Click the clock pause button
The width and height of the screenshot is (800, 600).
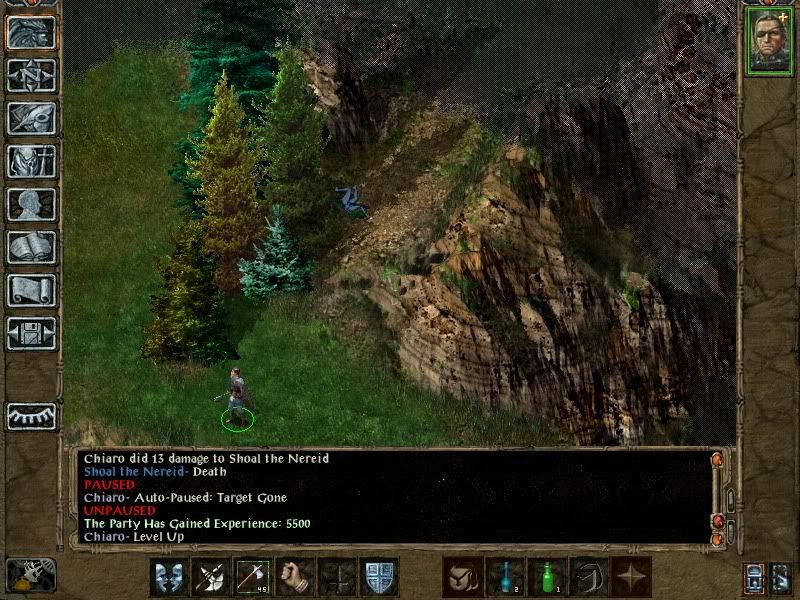29,576
